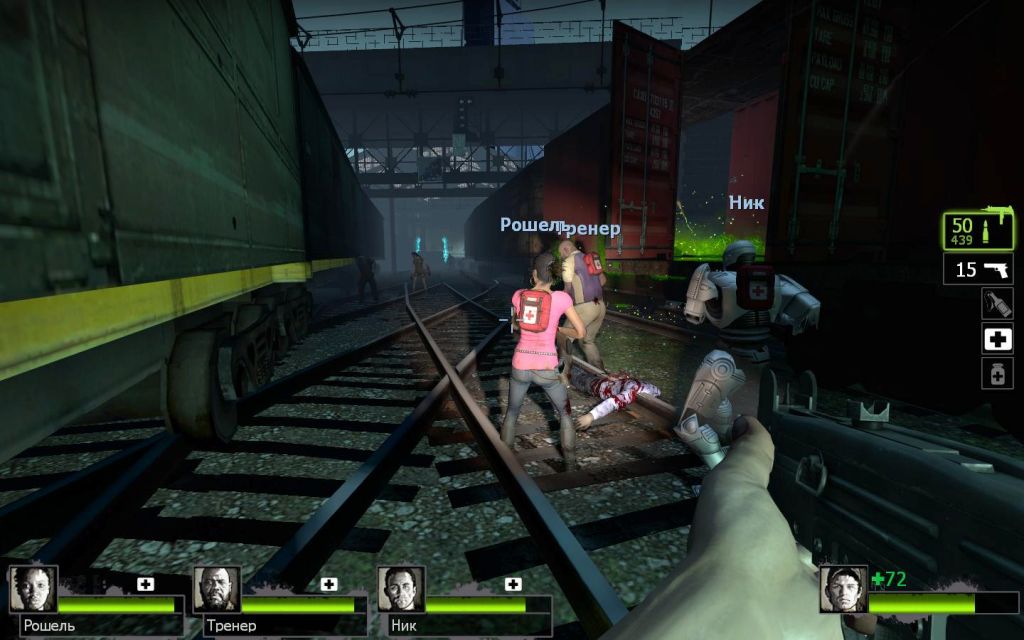
Task: Select the pain pills bottle slot
Action: tap(997, 373)
